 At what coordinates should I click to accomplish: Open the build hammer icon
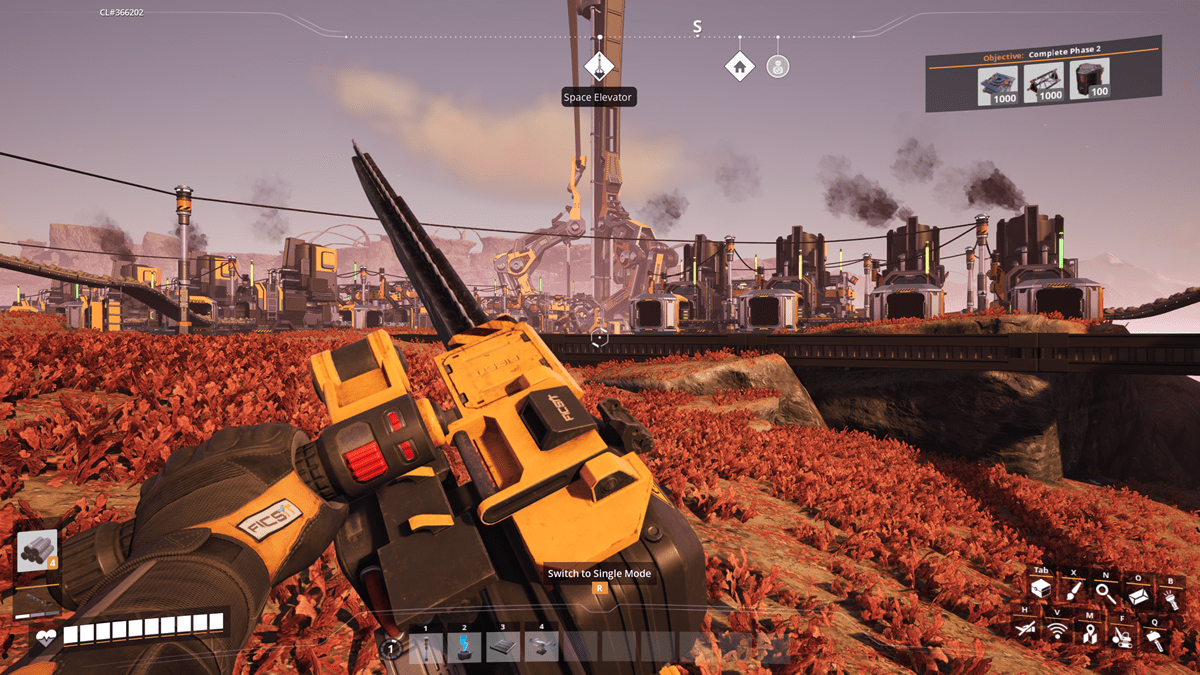pyautogui.click(x=1153, y=640)
